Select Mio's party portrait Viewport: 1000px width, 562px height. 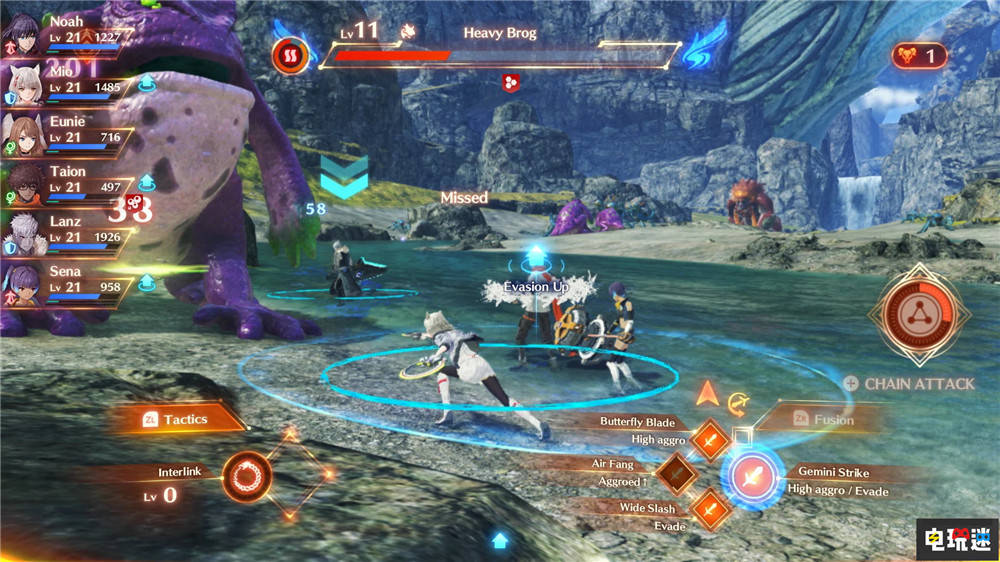click(x=22, y=82)
